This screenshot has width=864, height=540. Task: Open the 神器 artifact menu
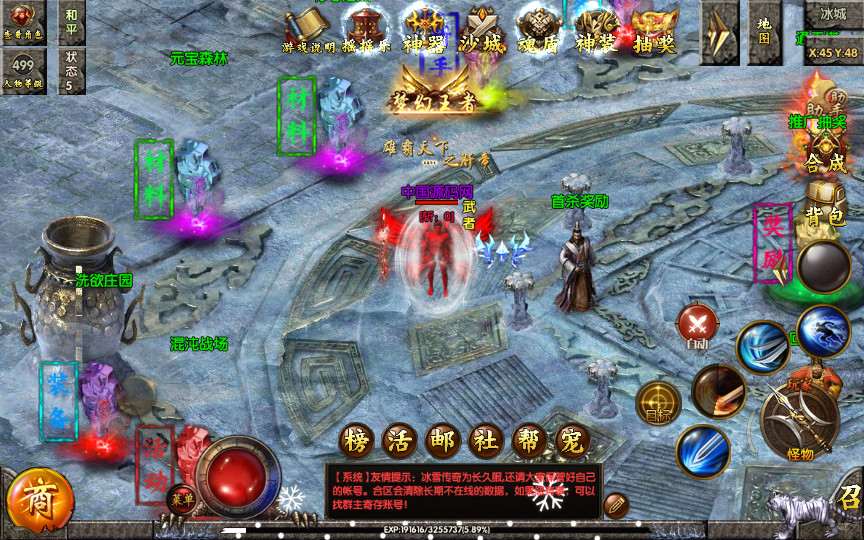(423, 28)
